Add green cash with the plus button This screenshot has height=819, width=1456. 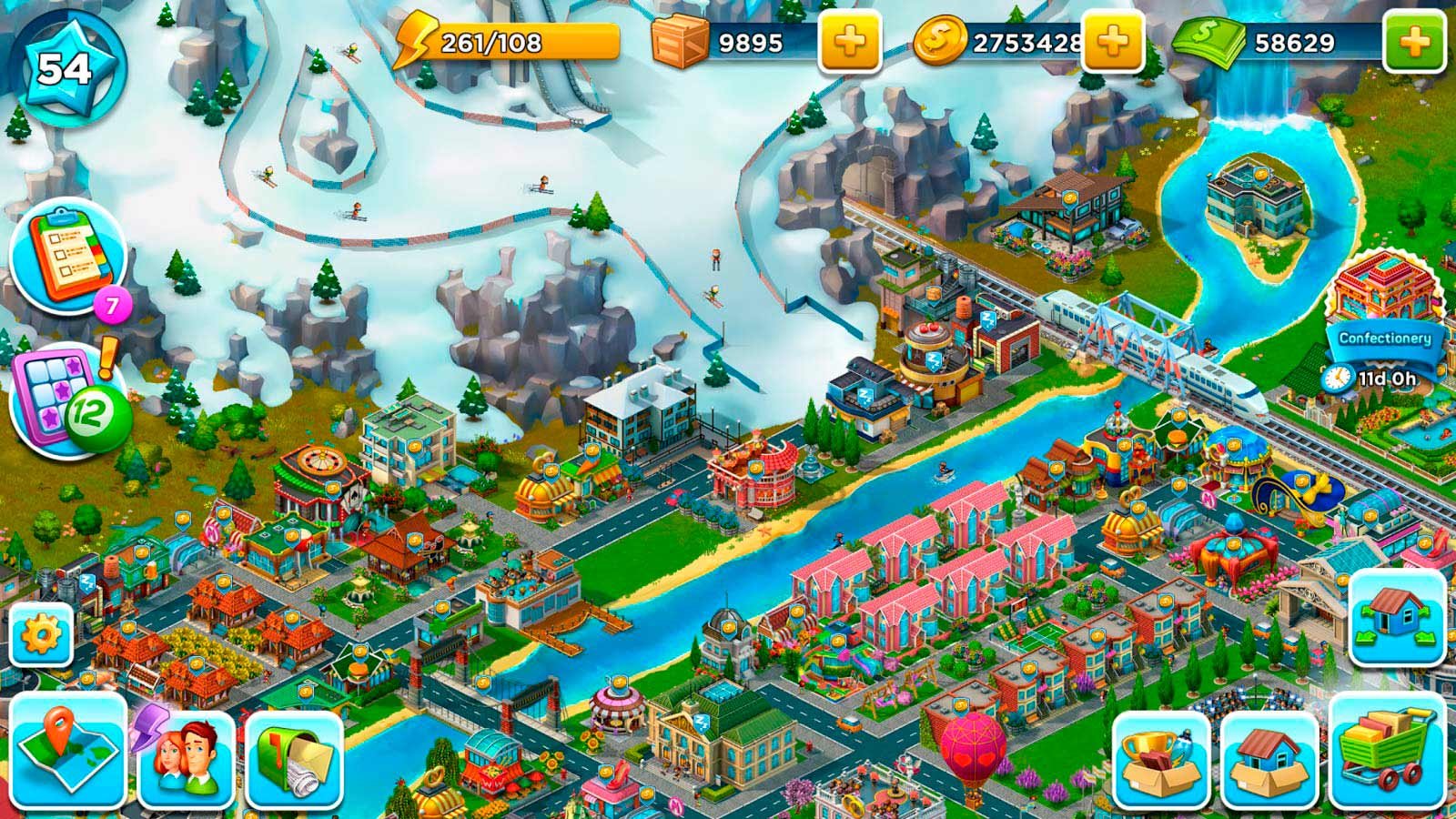pyautogui.click(x=1413, y=41)
